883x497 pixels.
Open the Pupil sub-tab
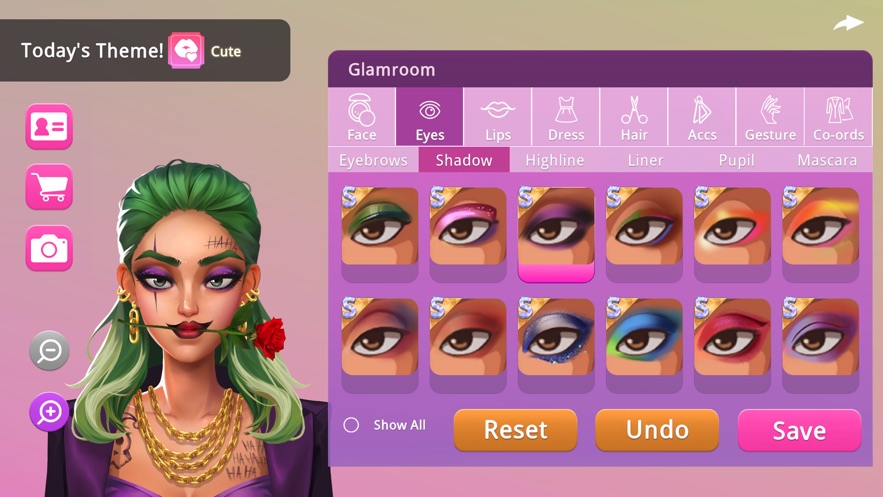coord(736,160)
